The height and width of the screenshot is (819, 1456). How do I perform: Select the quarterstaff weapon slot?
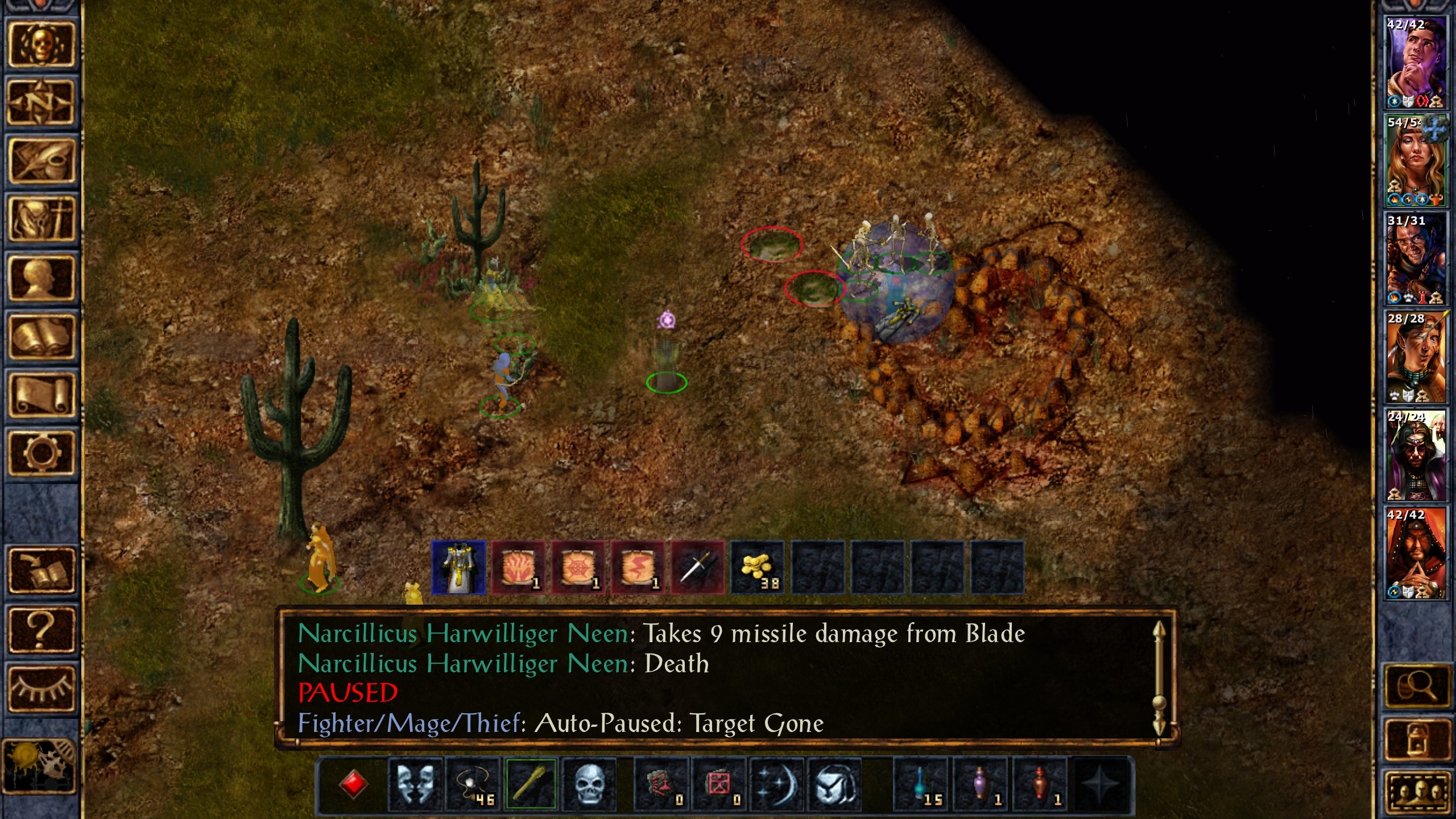[x=530, y=784]
